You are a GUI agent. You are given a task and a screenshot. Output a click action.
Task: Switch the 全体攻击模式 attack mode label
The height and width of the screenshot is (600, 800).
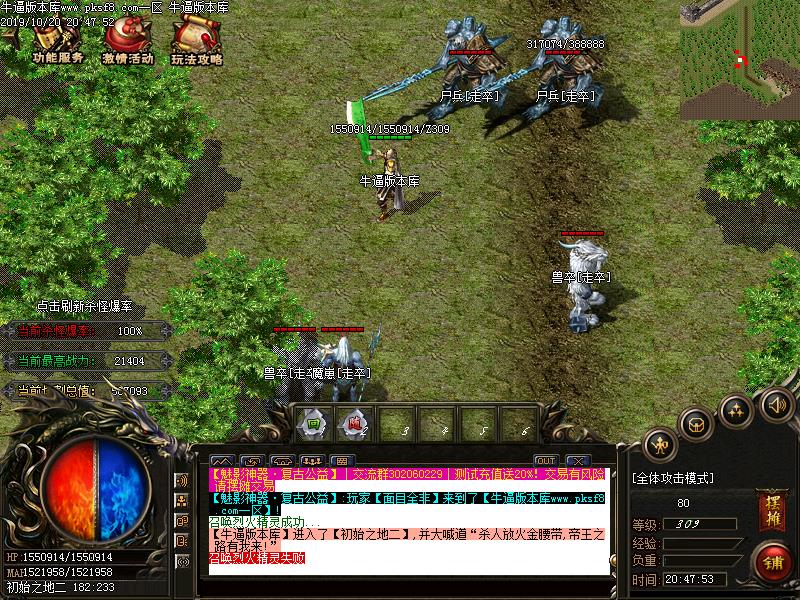(673, 478)
